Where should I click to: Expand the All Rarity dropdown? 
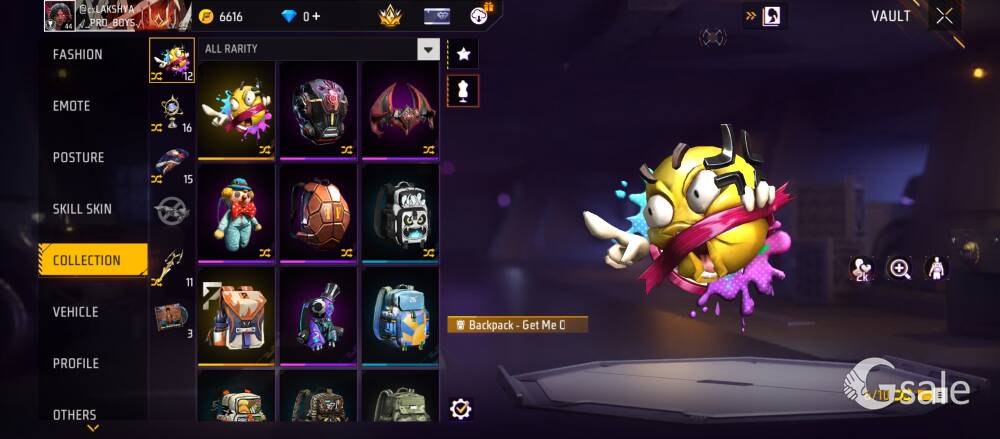tap(428, 49)
